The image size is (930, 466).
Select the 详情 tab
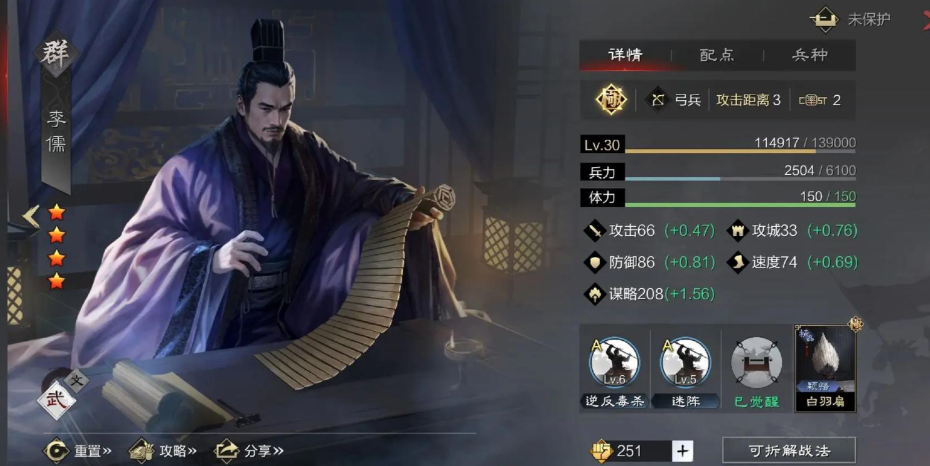(x=625, y=55)
